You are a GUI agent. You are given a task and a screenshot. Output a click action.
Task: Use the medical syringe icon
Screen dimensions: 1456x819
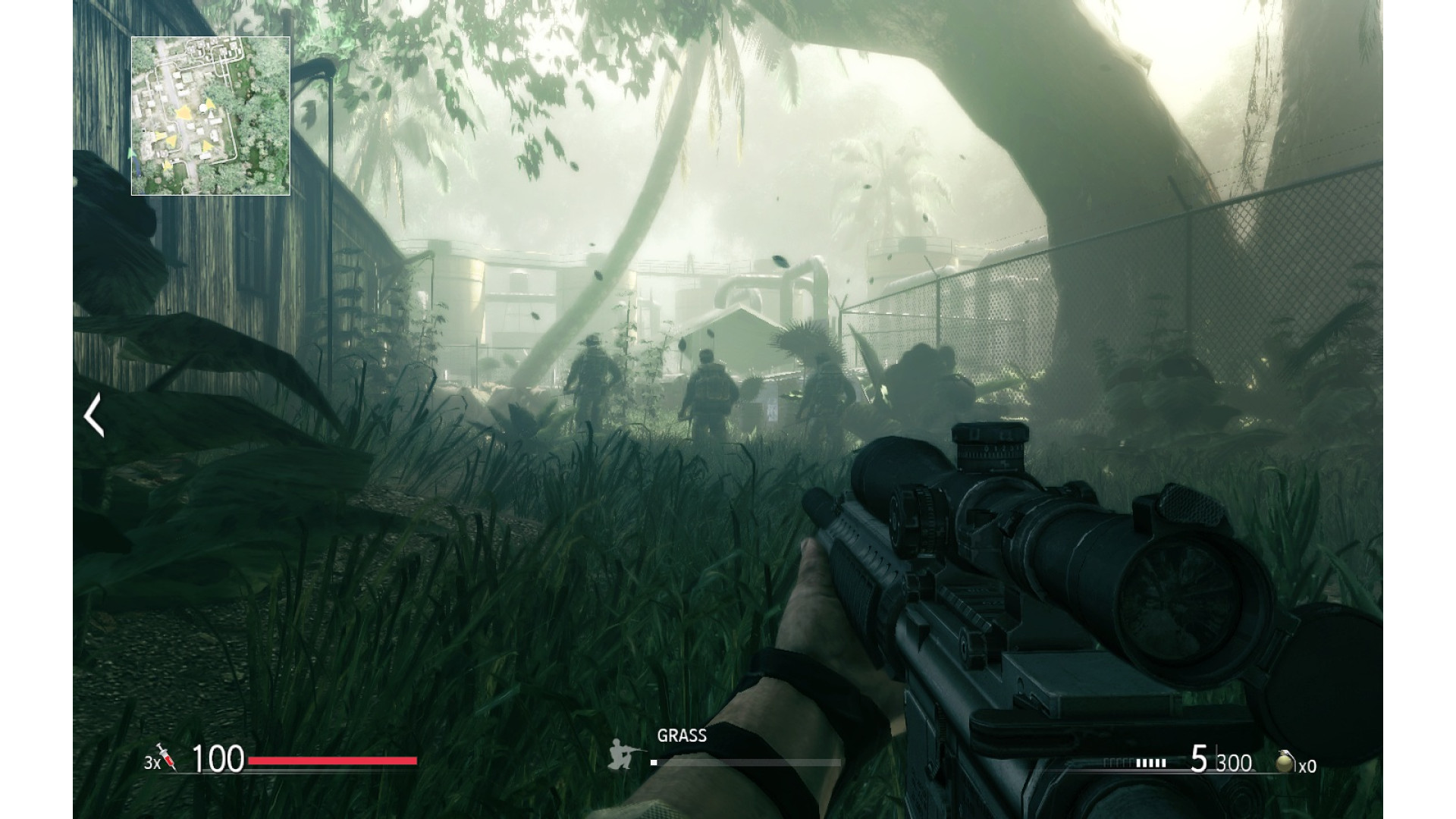pos(167,757)
